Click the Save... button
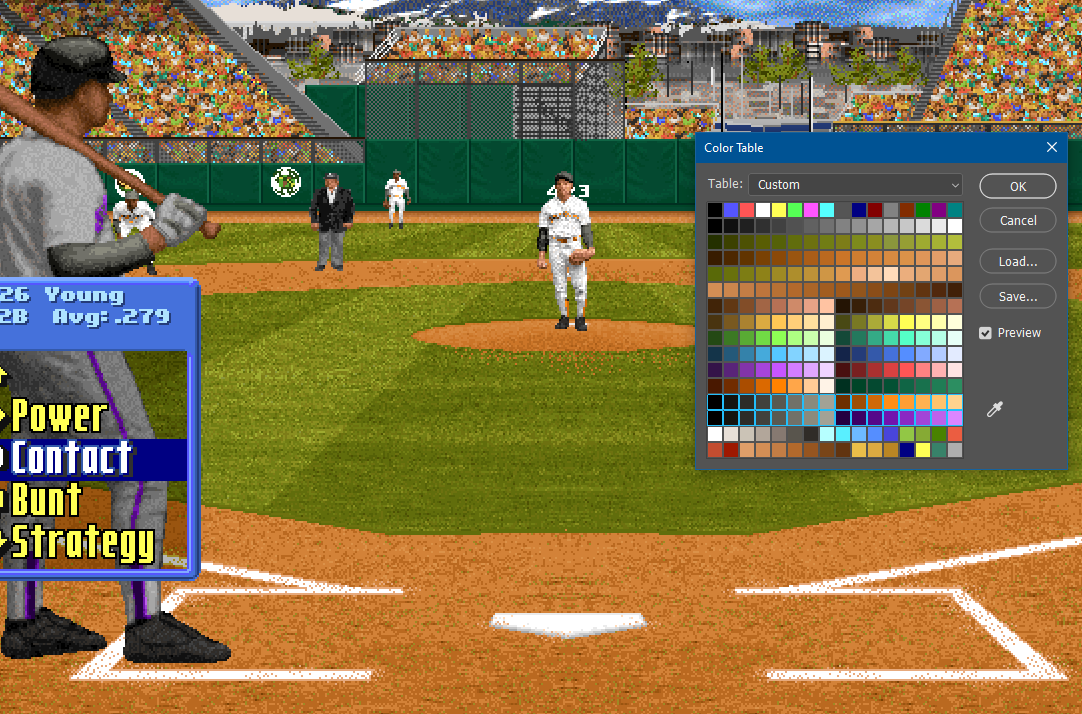This screenshot has height=714, width=1082. (1017, 296)
